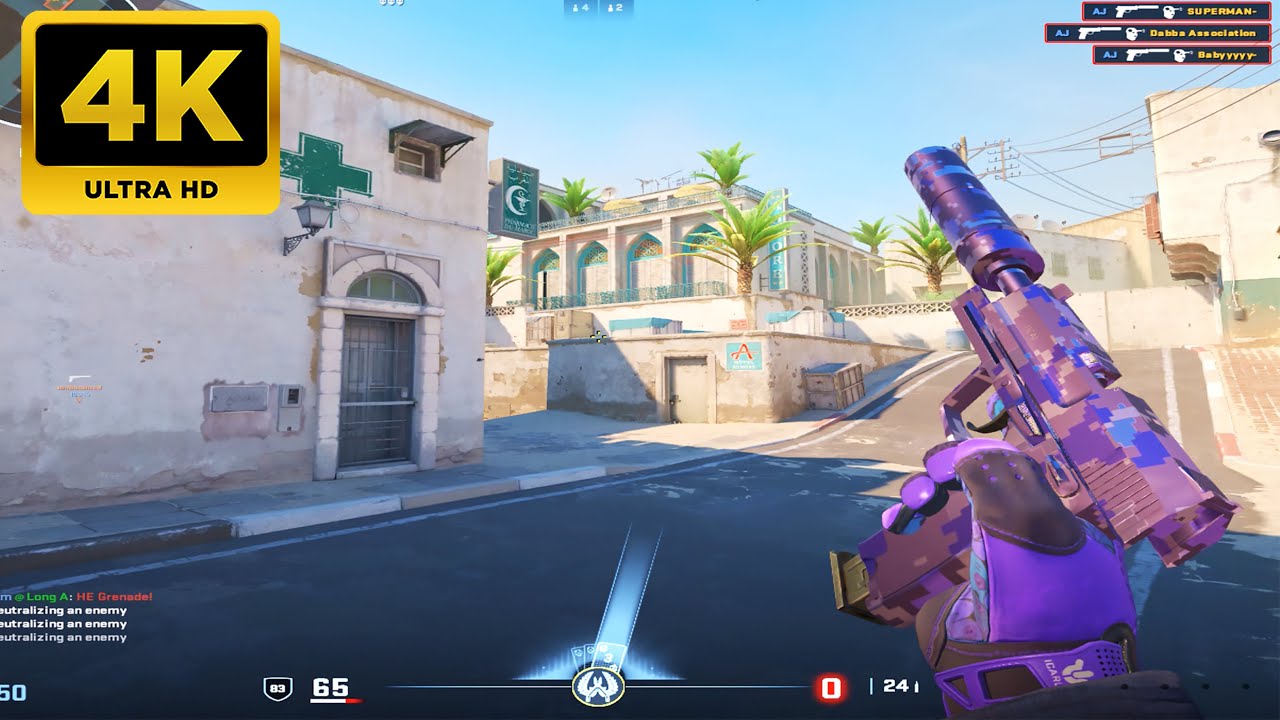Select the Babyyyyy- kill feed entry

click(1182, 55)
